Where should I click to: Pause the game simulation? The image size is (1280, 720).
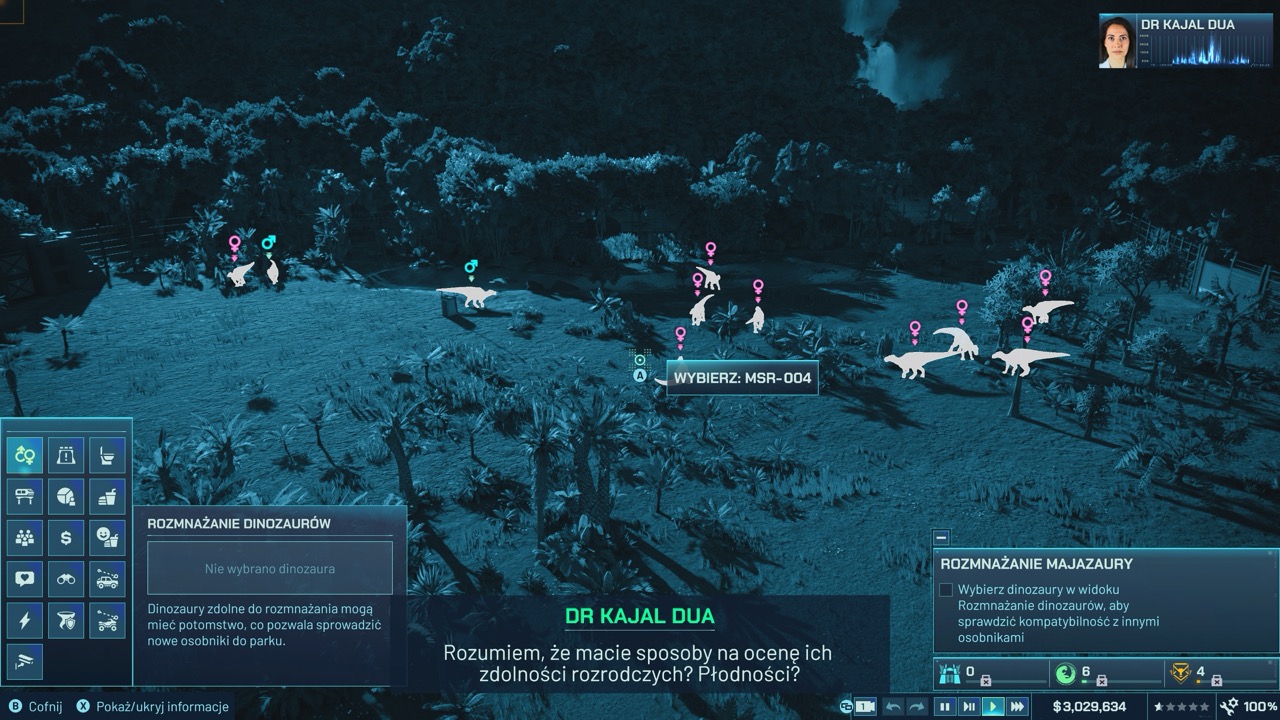[944, 707]
